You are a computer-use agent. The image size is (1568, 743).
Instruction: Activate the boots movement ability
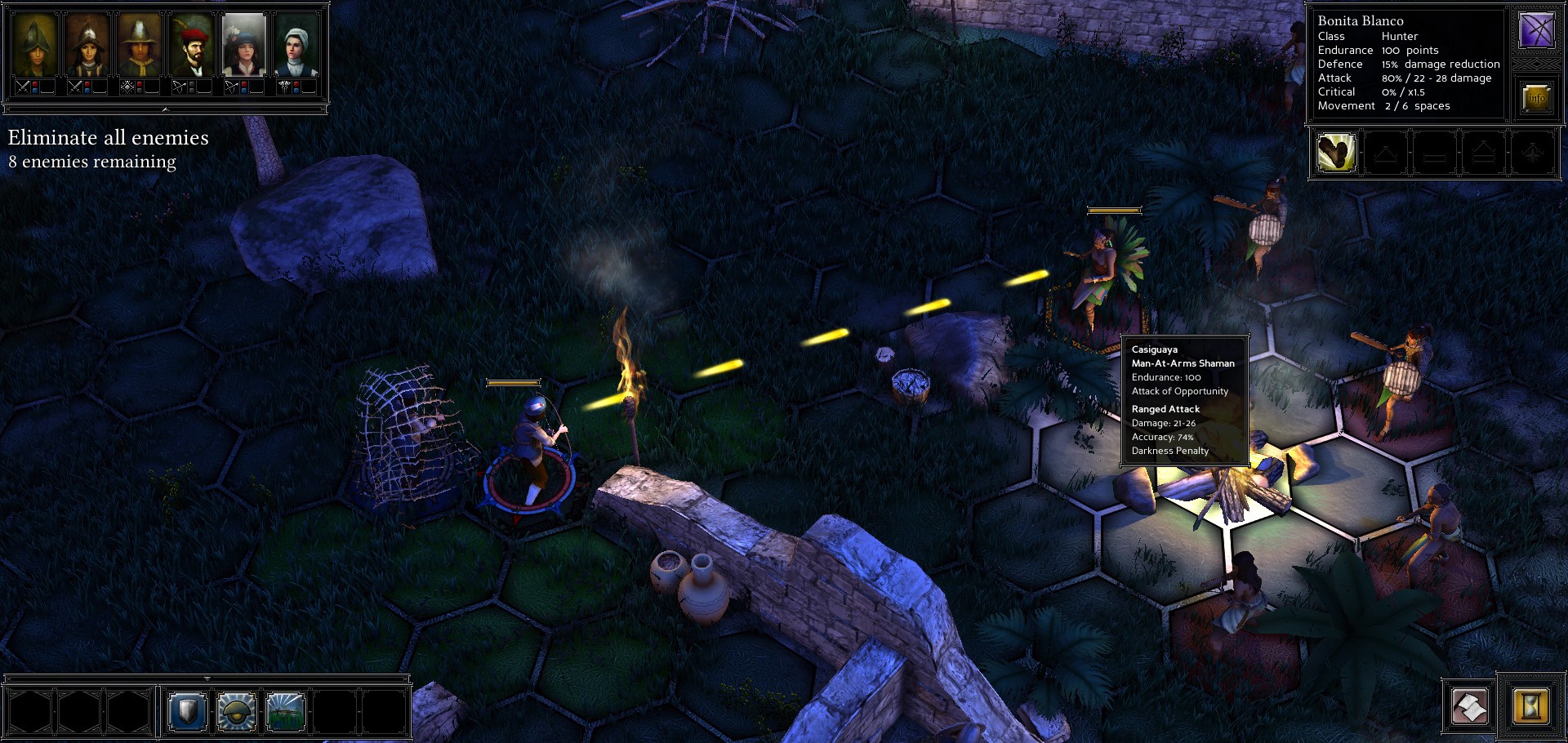(x=1336, y=153)
